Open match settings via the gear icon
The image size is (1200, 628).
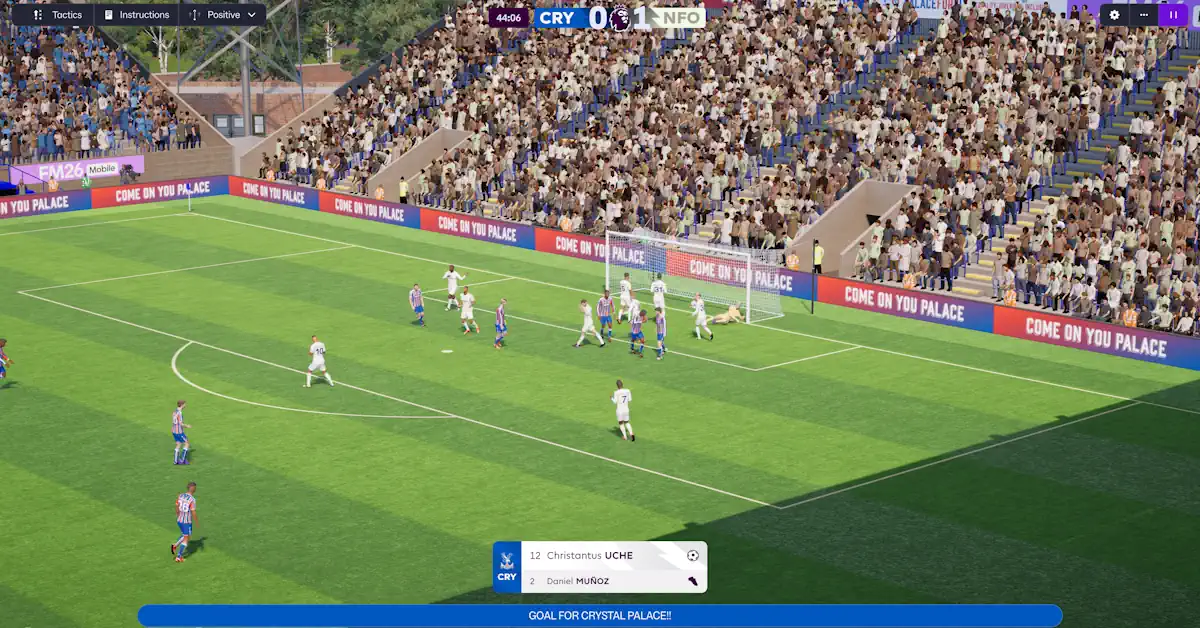click(x=1115, y=15)
